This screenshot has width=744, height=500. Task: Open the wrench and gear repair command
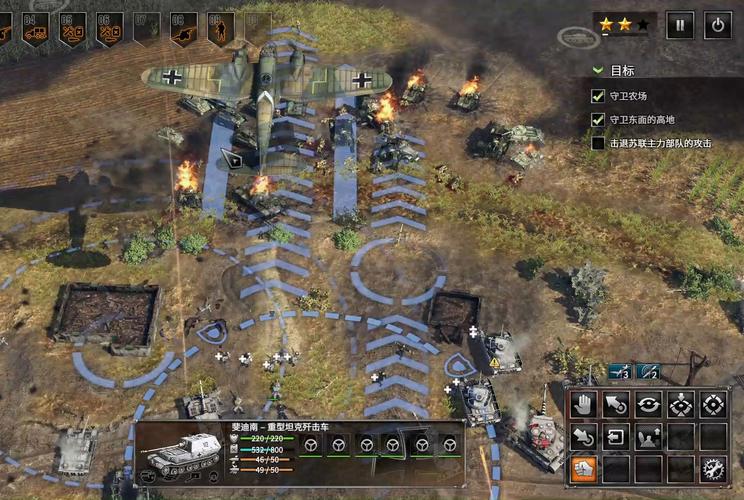[x=712, y=468]
